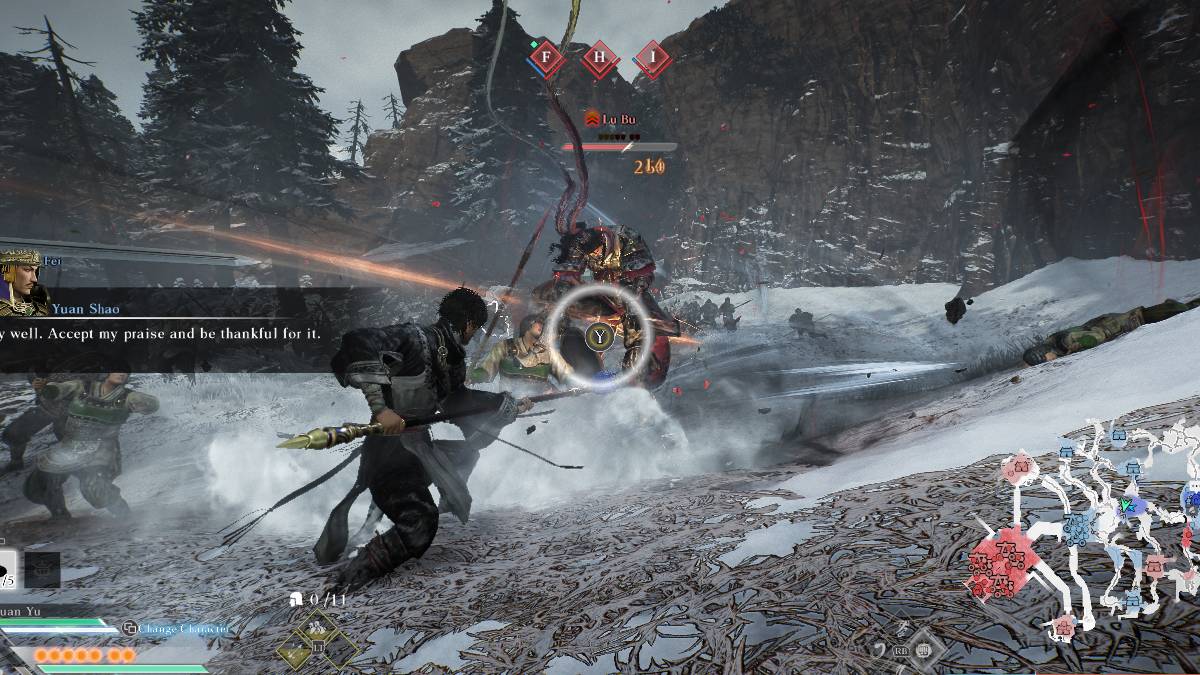
Task: Select the dark emblem item slot
Action: click(x=42, y=570)
